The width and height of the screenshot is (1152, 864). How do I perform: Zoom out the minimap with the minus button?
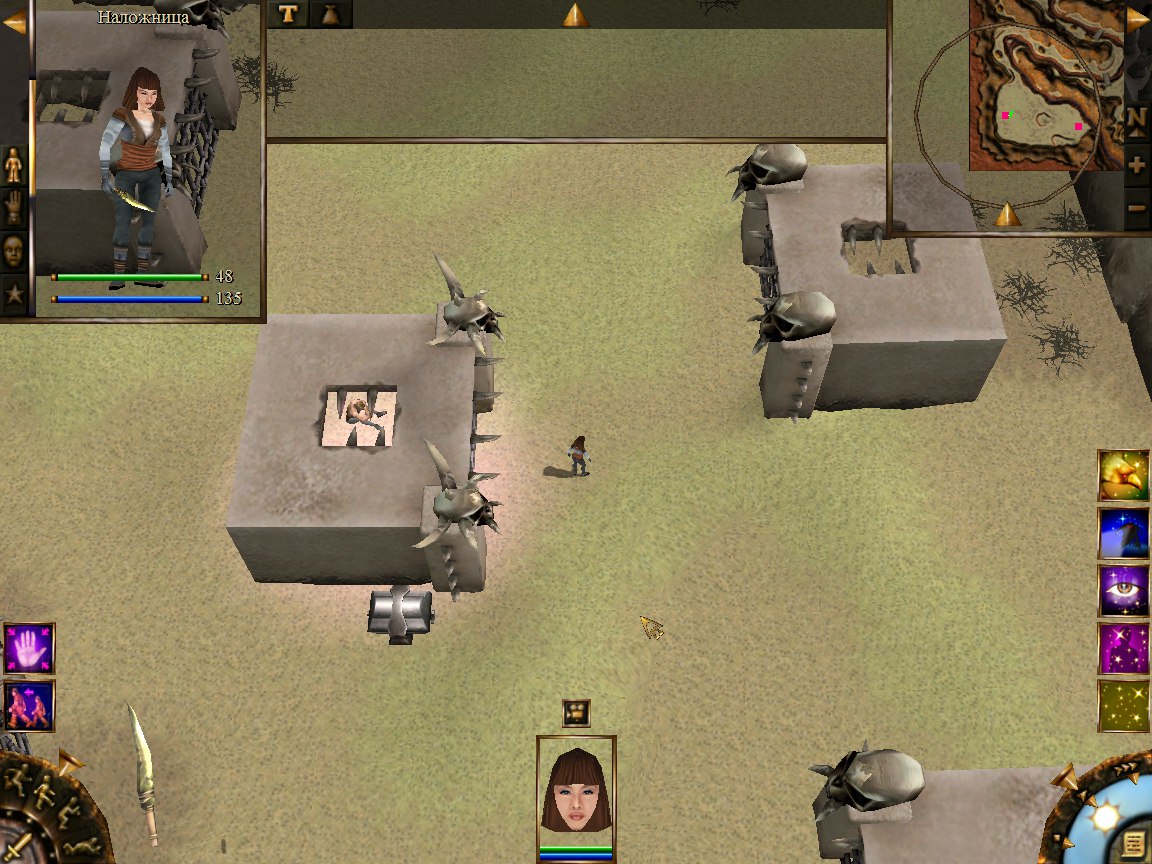tap(1136, 208)
